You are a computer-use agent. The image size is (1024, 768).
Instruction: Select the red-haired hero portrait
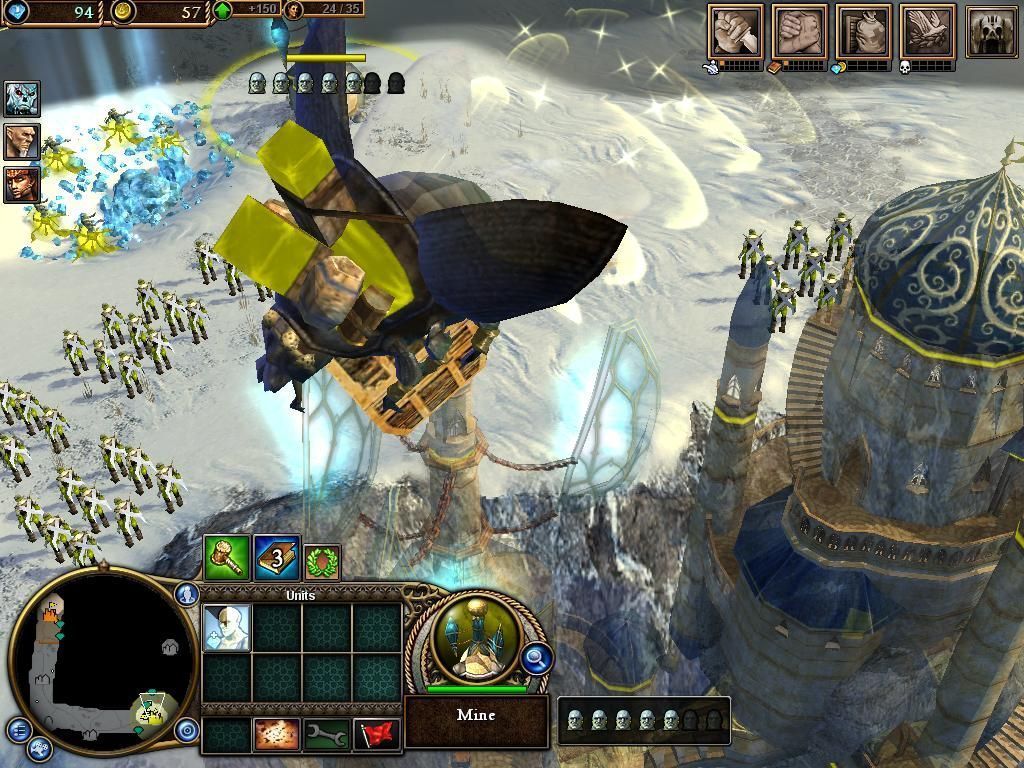[21, 184]
